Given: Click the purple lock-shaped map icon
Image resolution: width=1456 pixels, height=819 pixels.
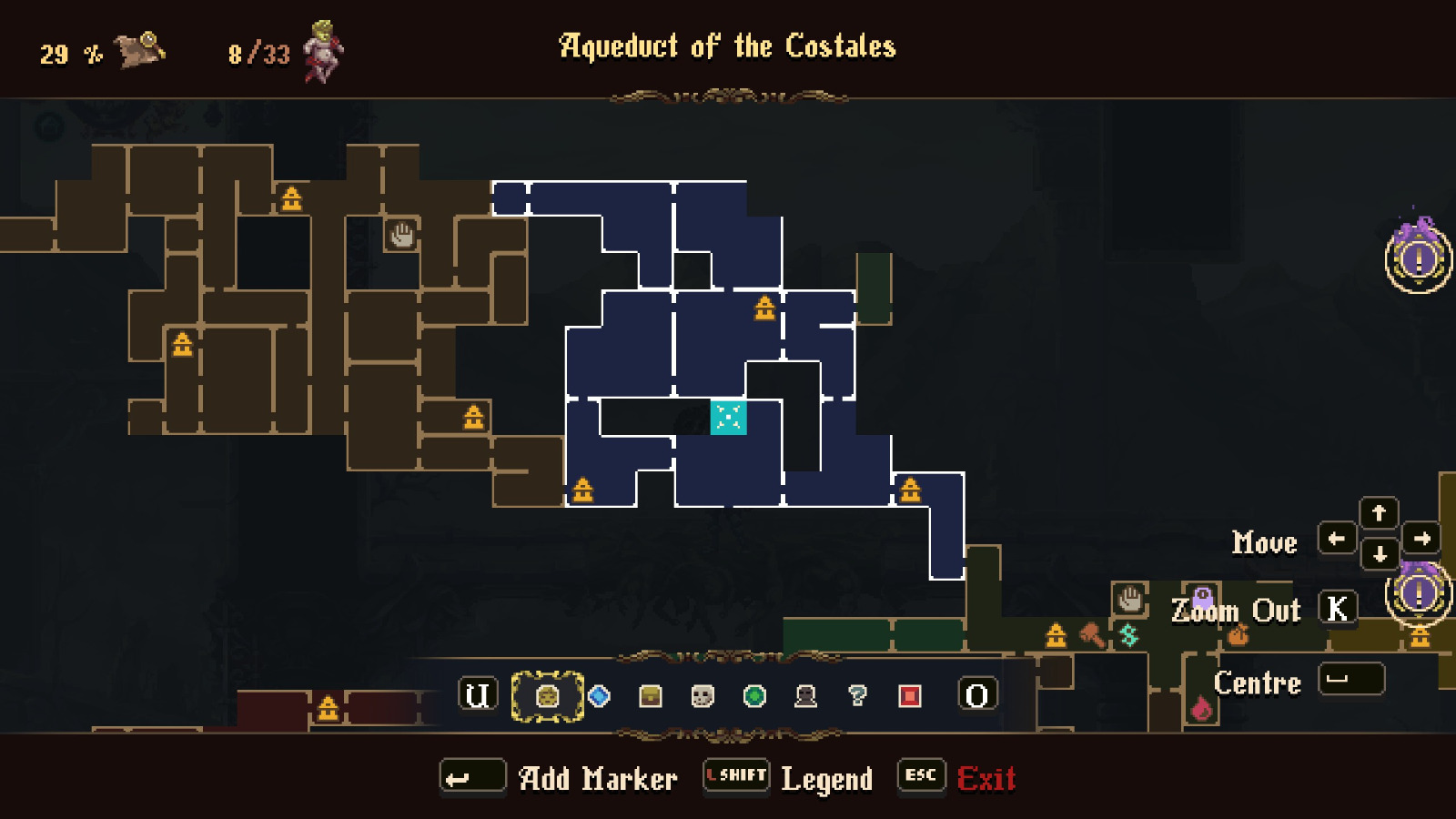Looking at the screenshot, I should (x=1202, y=598).
